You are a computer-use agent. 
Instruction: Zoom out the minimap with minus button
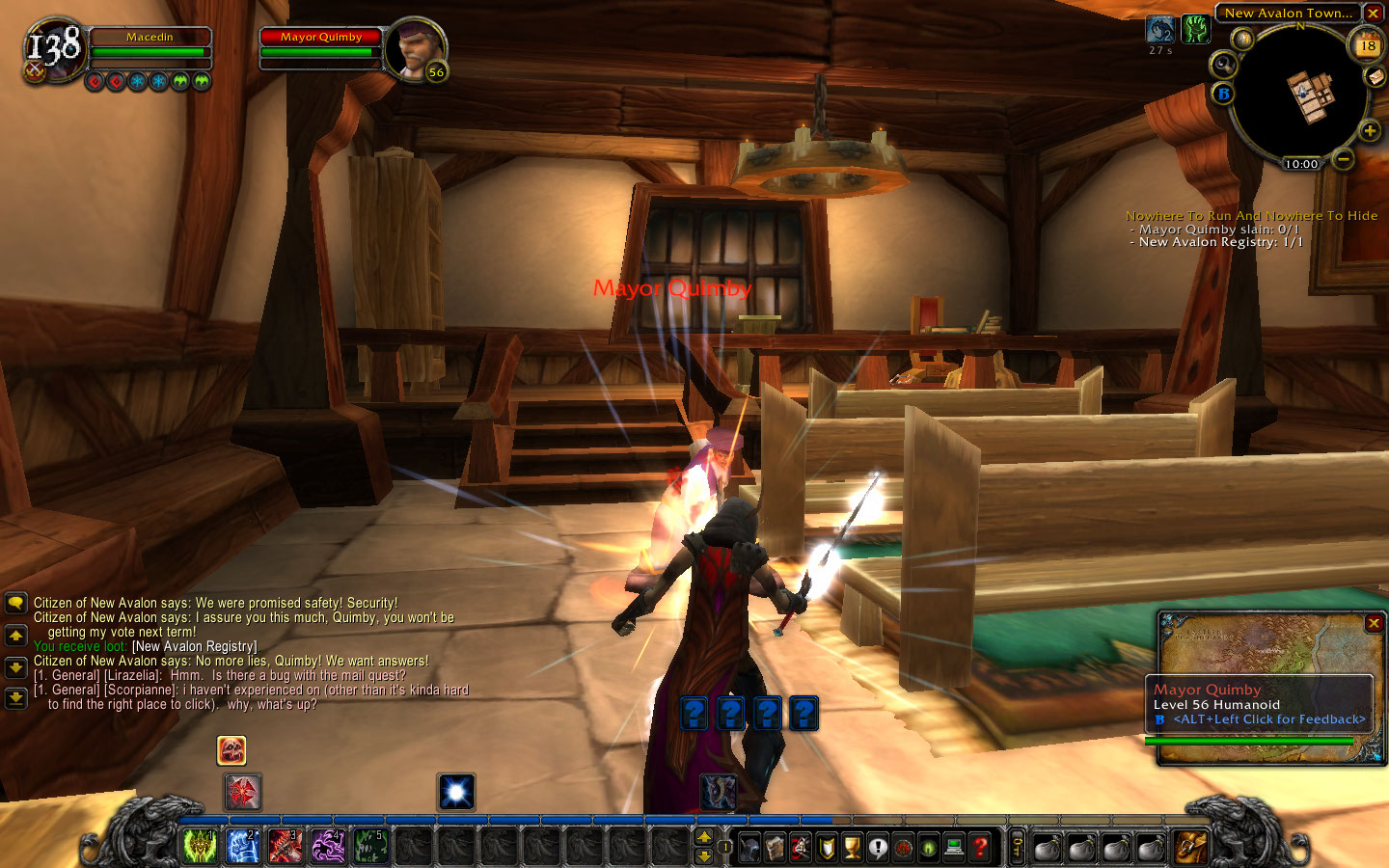[1344, 157]
